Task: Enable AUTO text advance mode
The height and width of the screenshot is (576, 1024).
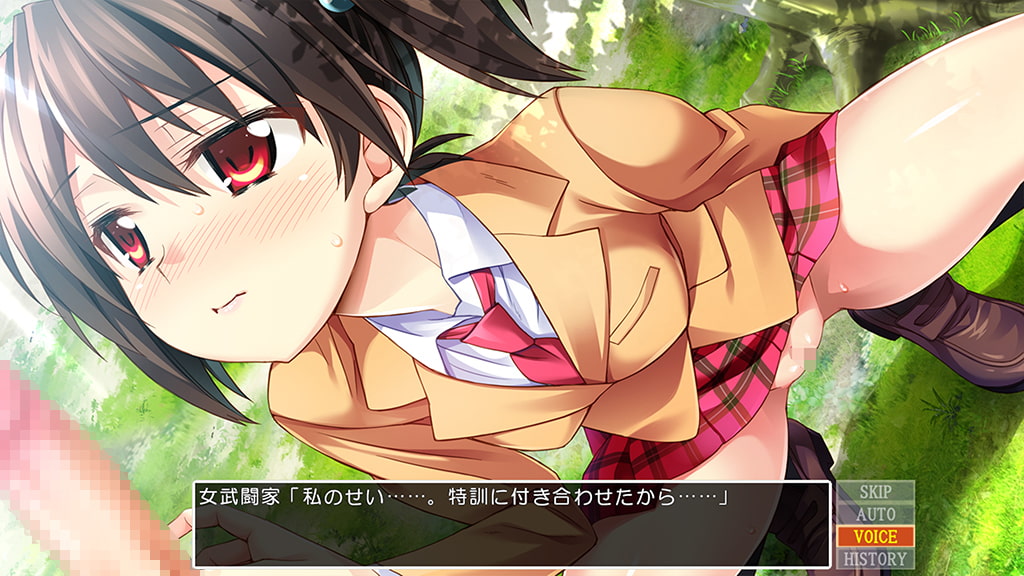Action: [x=875, y=514]
